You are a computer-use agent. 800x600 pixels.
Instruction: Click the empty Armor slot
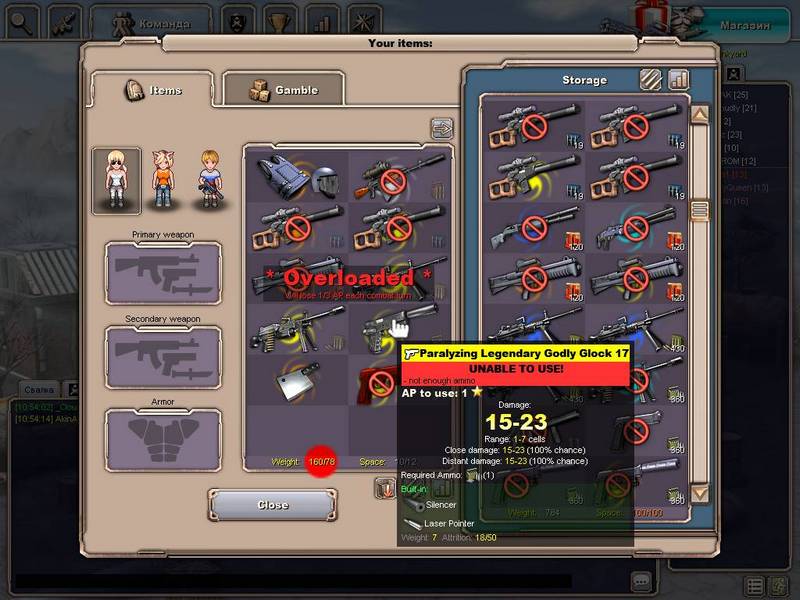tap(163, 440)
